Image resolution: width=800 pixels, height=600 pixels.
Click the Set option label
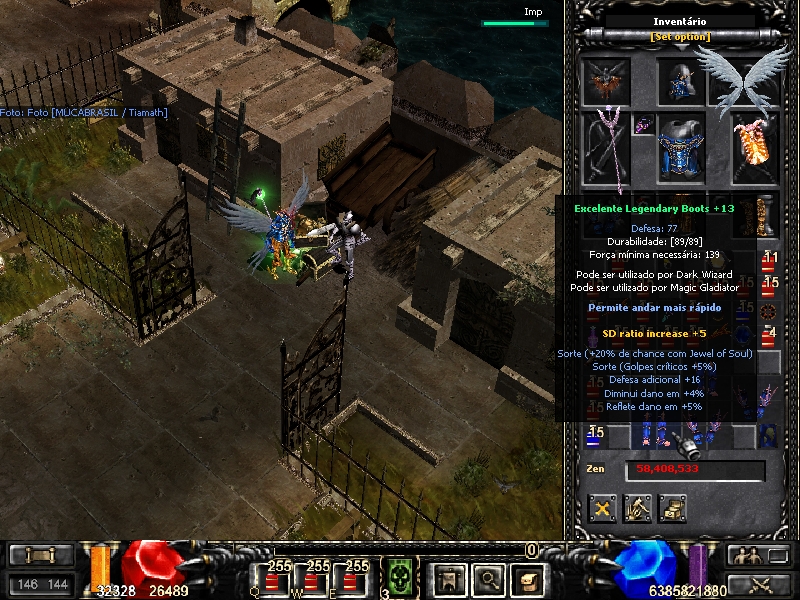(681, 37)
